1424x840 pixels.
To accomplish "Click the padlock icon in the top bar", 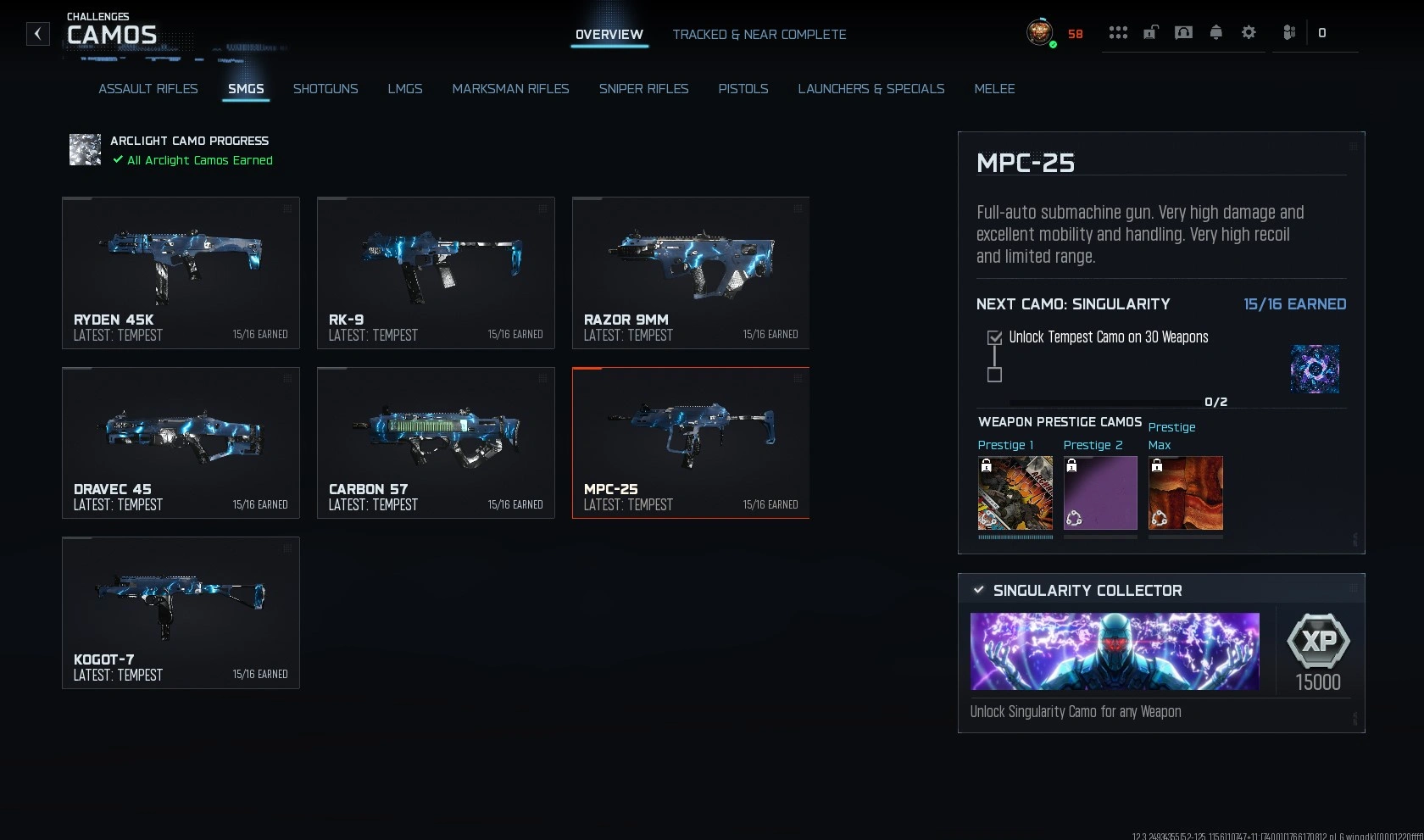I will (x=1151, y=32).
